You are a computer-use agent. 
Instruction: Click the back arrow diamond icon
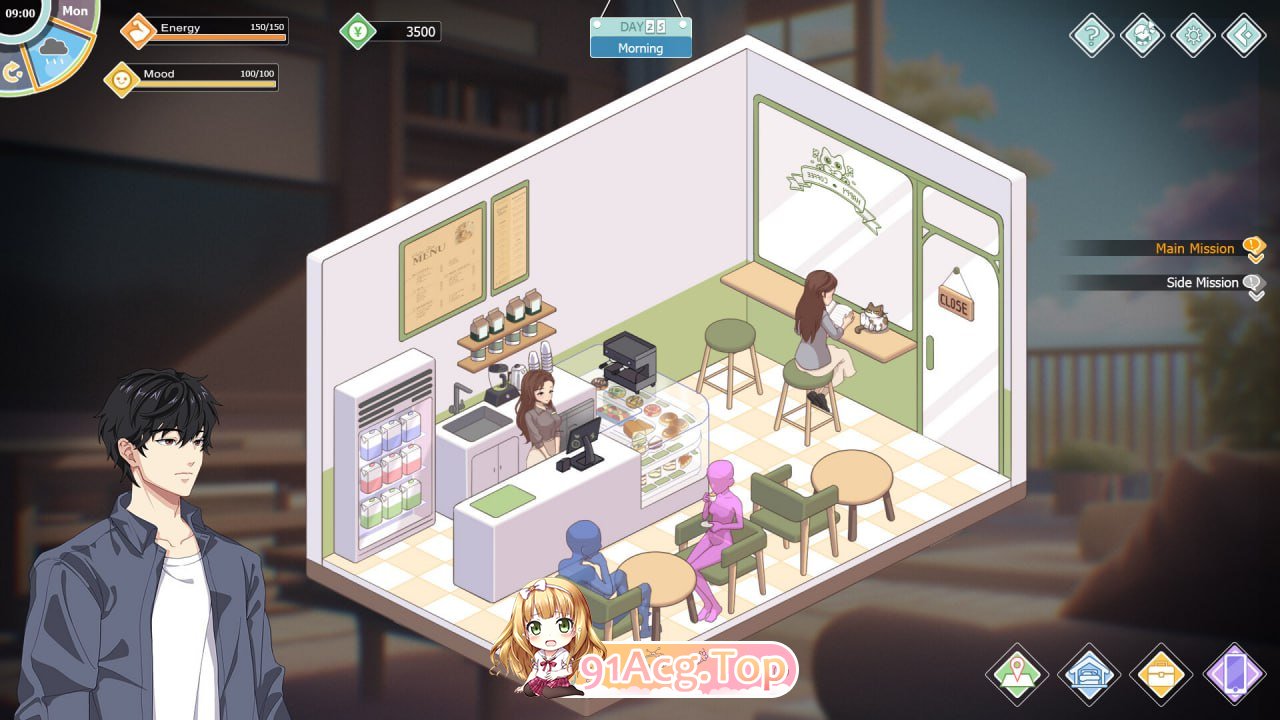[x=1244, y=36]
